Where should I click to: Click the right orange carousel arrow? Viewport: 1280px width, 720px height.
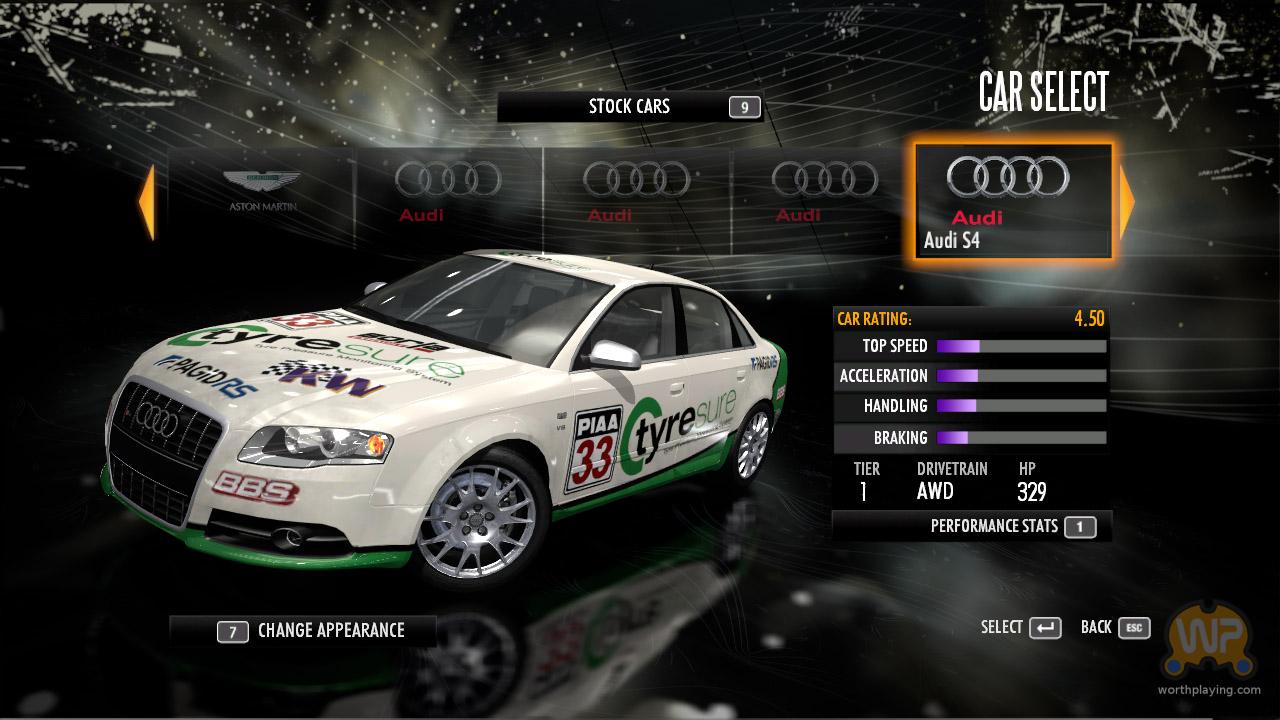pos(1127,203)
